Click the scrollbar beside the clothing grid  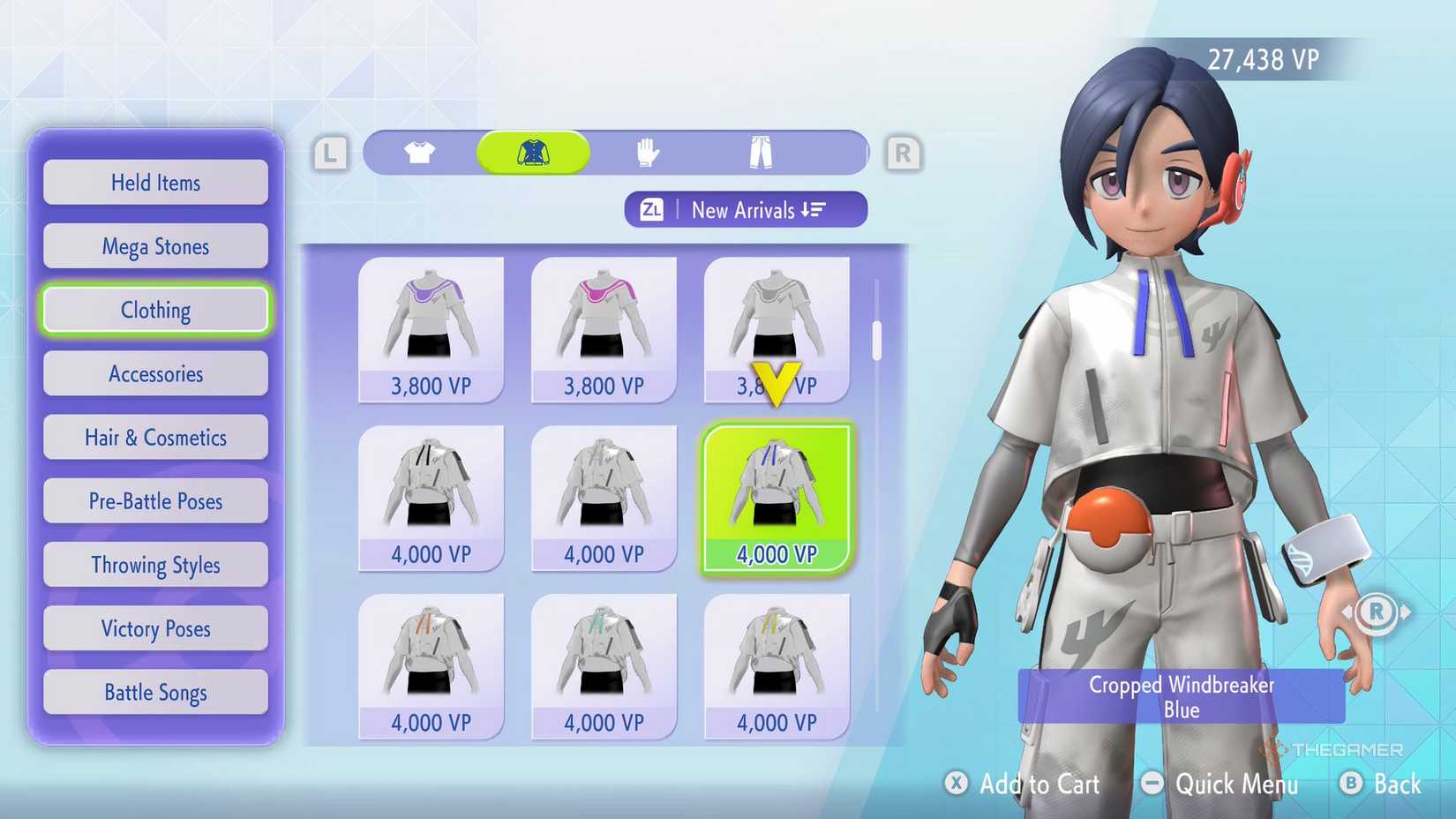(876, 340)
